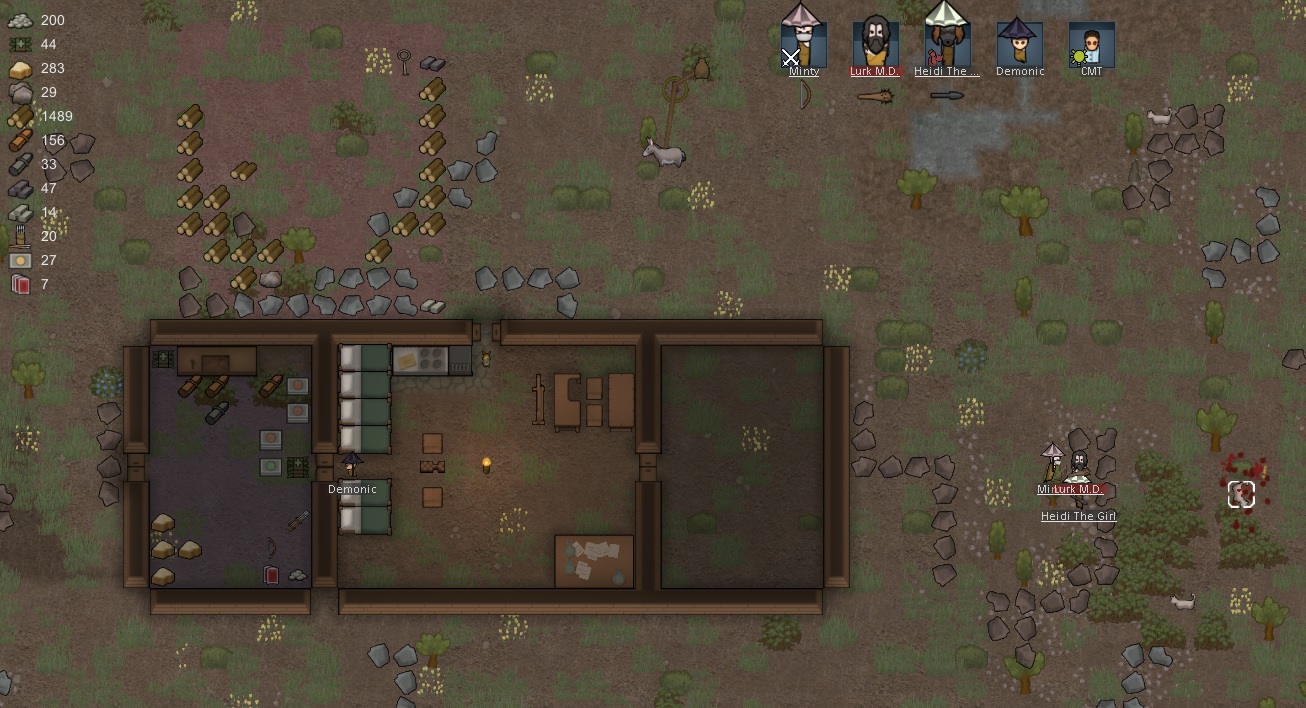Image resolution: width=1306 pixels, height=708 pixels.
Task: Select the CMT colonist portrait
Action: click(1091, 43)
